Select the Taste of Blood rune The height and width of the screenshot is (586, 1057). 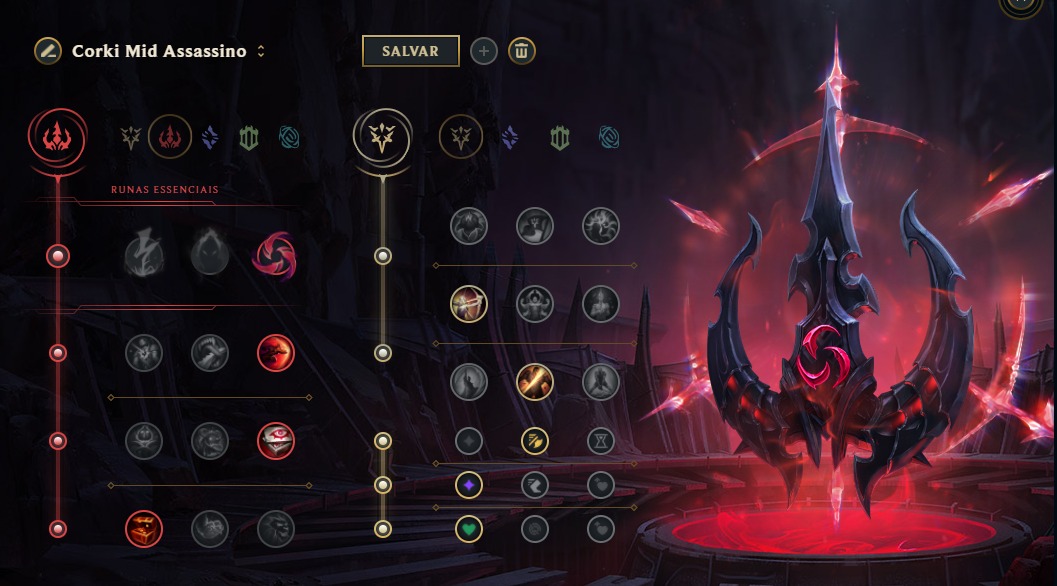209,352
